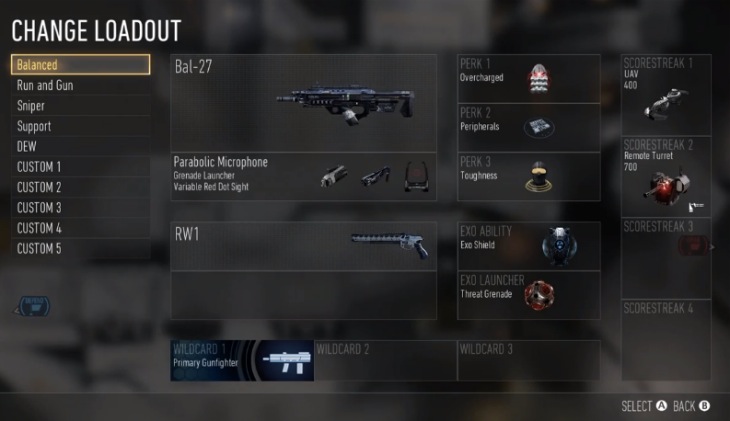The width and height of the screenshot is (730, 421).
Task: Switch to the Sniper loadout
Action: [x=81, y=106]
